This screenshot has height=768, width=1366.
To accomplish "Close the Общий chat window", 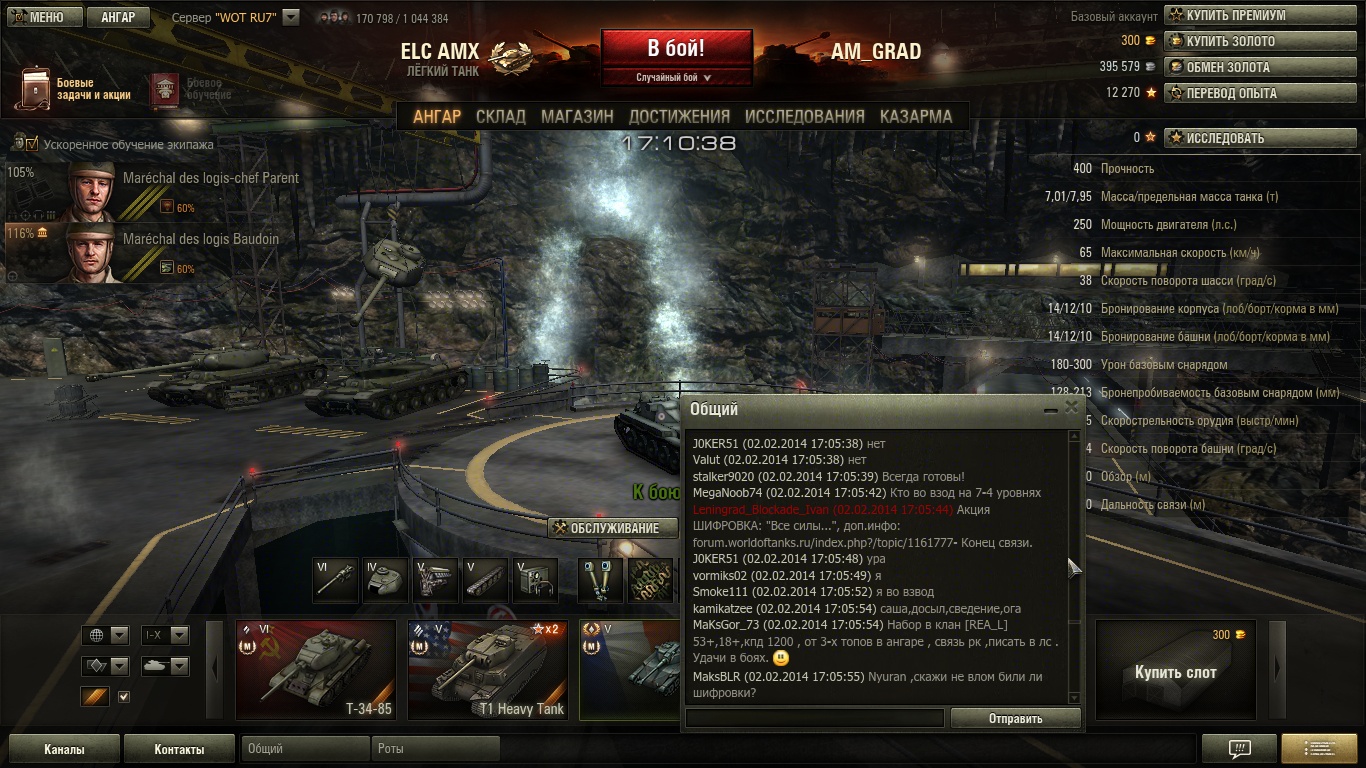I will point(1072,408).
